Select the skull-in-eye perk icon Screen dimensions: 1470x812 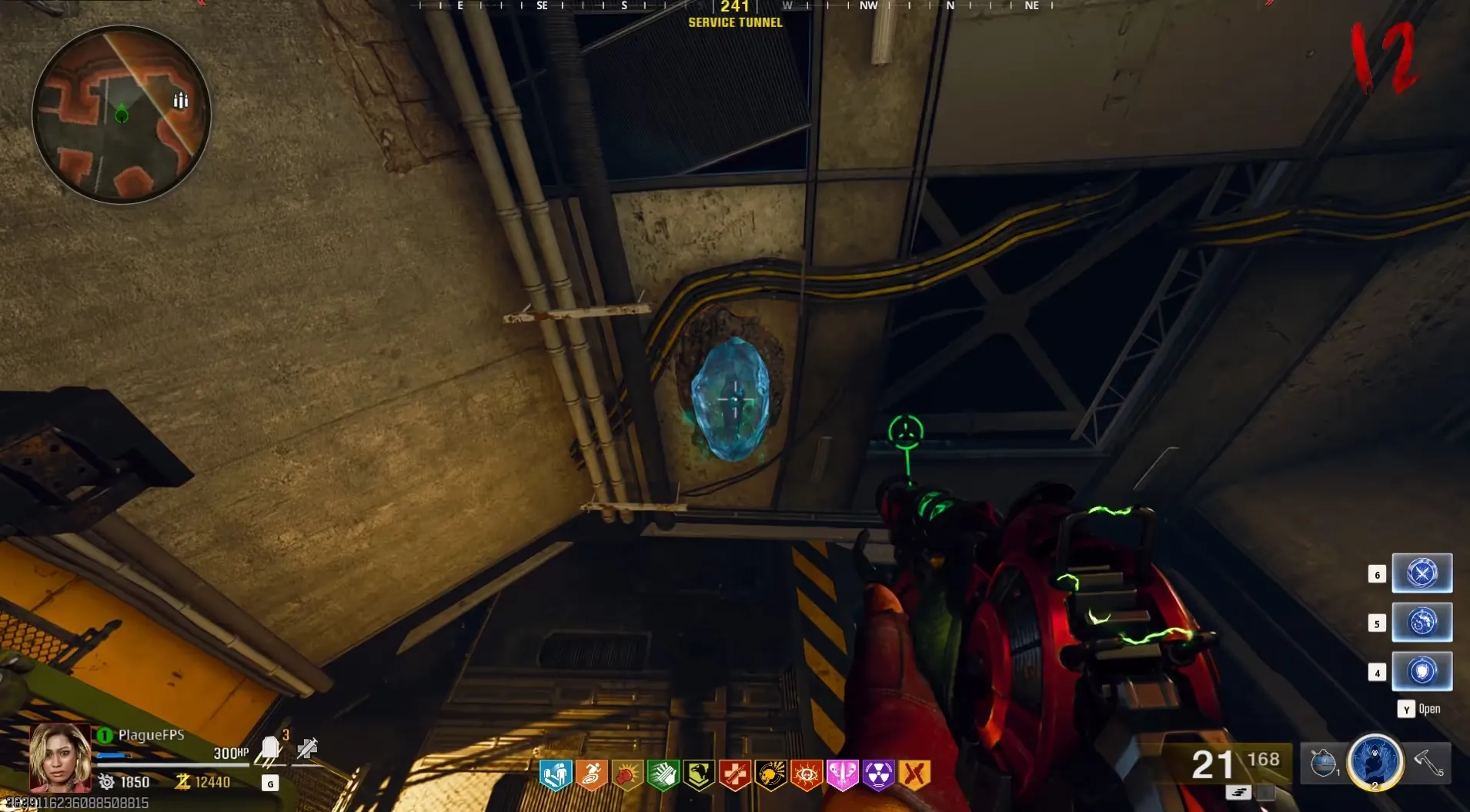coord(807,774)
